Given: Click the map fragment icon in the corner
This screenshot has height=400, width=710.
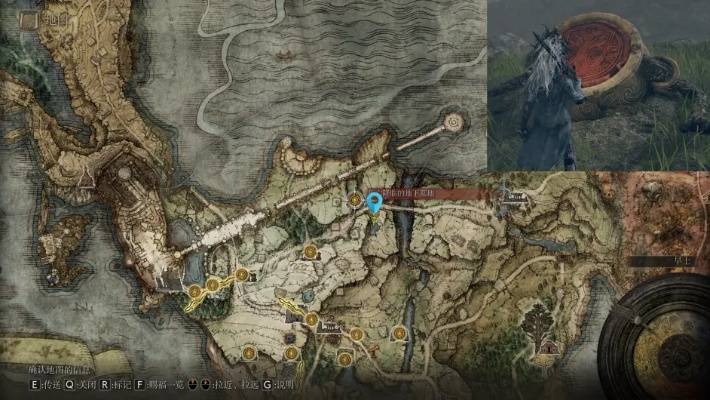Looking at the screenshot, I should coord(27,19).
